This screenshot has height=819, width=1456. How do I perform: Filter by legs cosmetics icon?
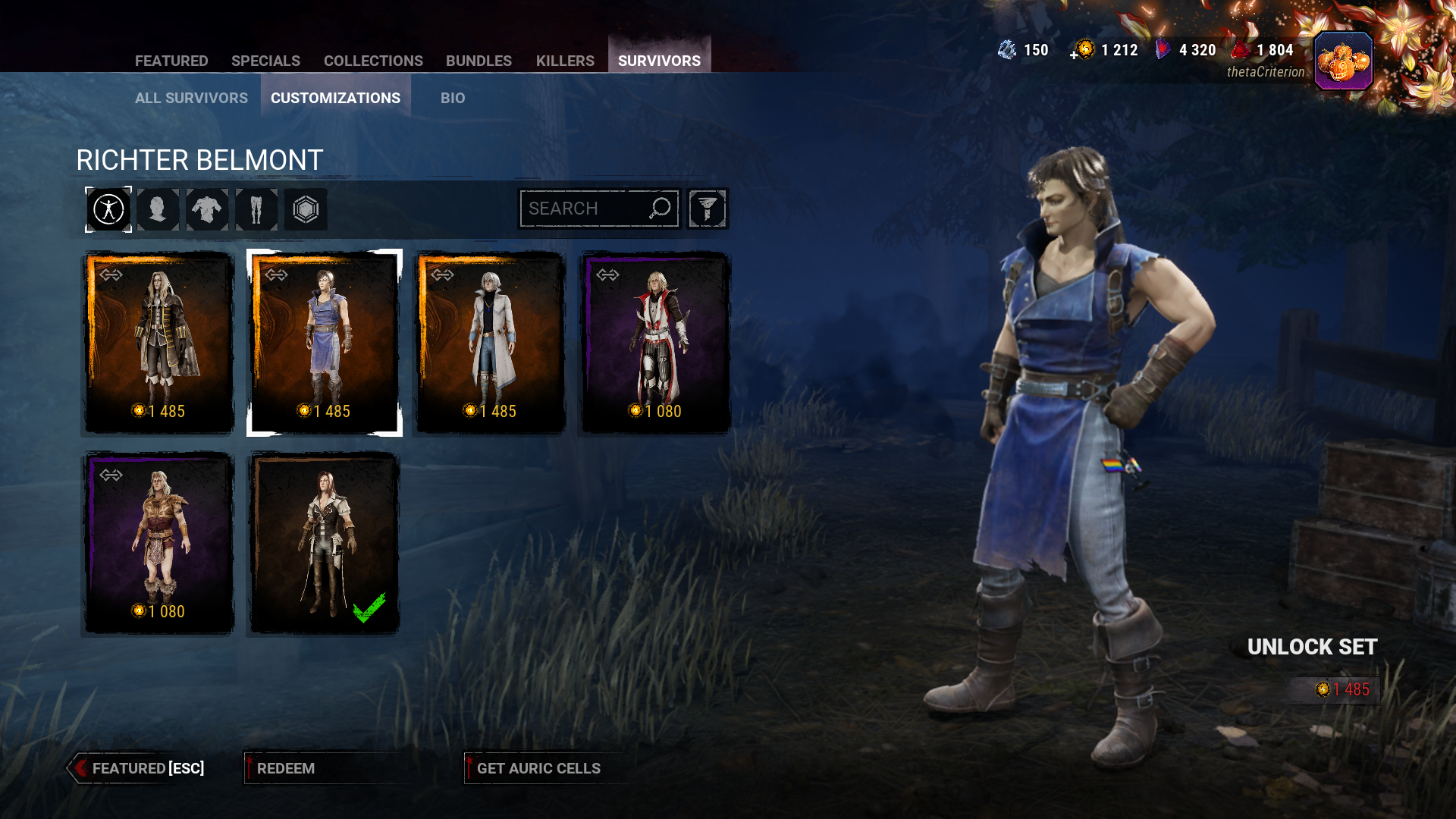(x=256, y=209)
